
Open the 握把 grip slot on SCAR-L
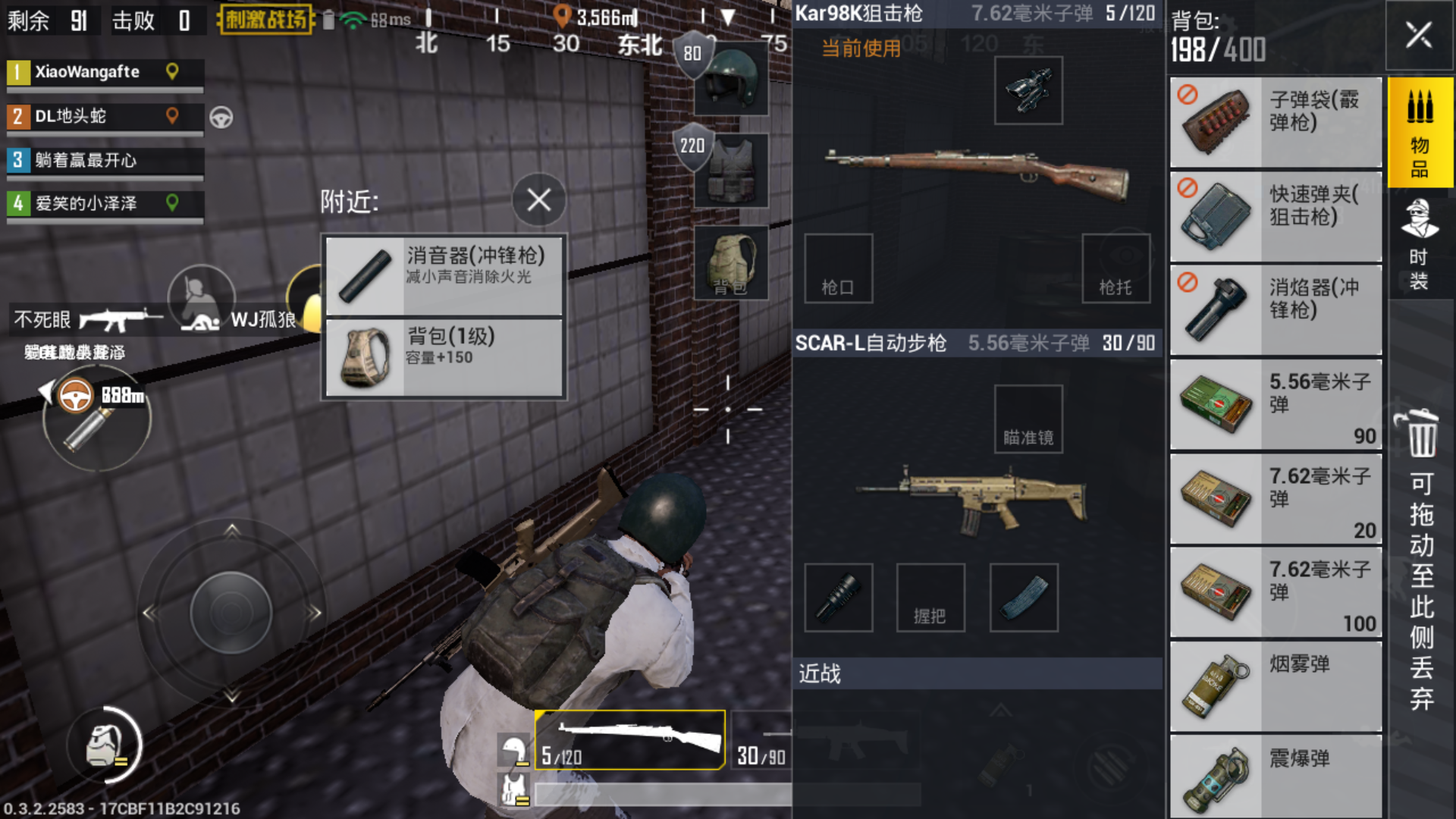[930, 598]
